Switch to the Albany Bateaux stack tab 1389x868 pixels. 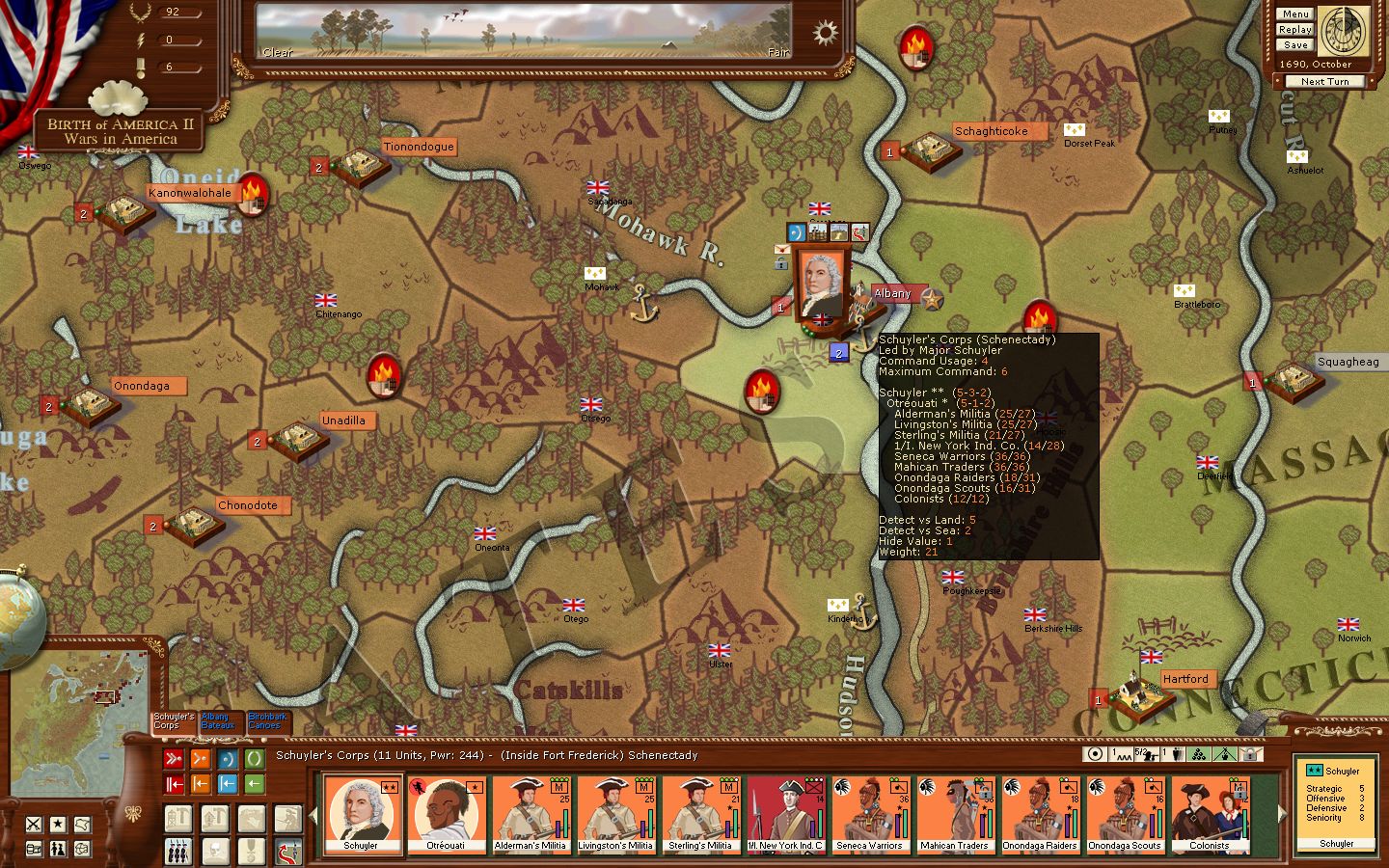click(219, 721)
